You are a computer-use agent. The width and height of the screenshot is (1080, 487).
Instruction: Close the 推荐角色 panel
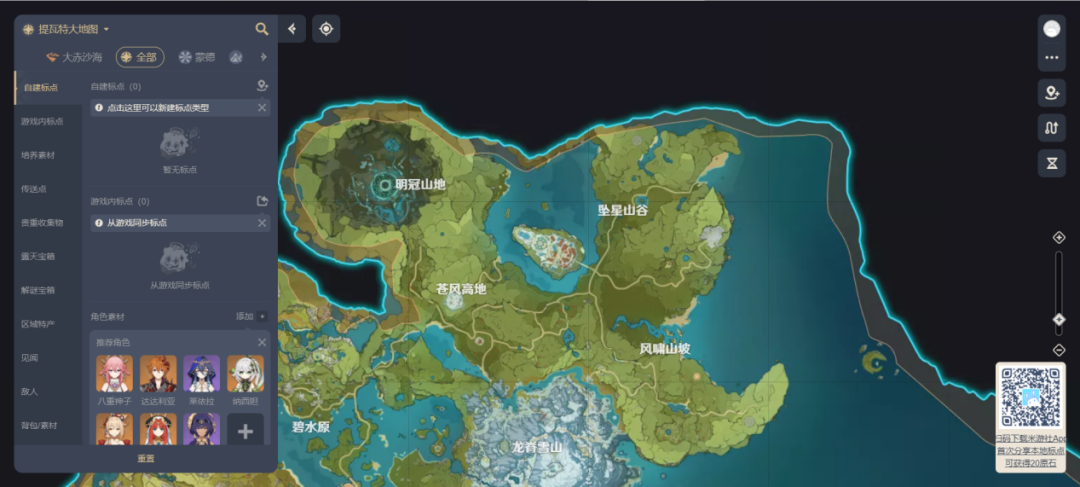[262, 342]
